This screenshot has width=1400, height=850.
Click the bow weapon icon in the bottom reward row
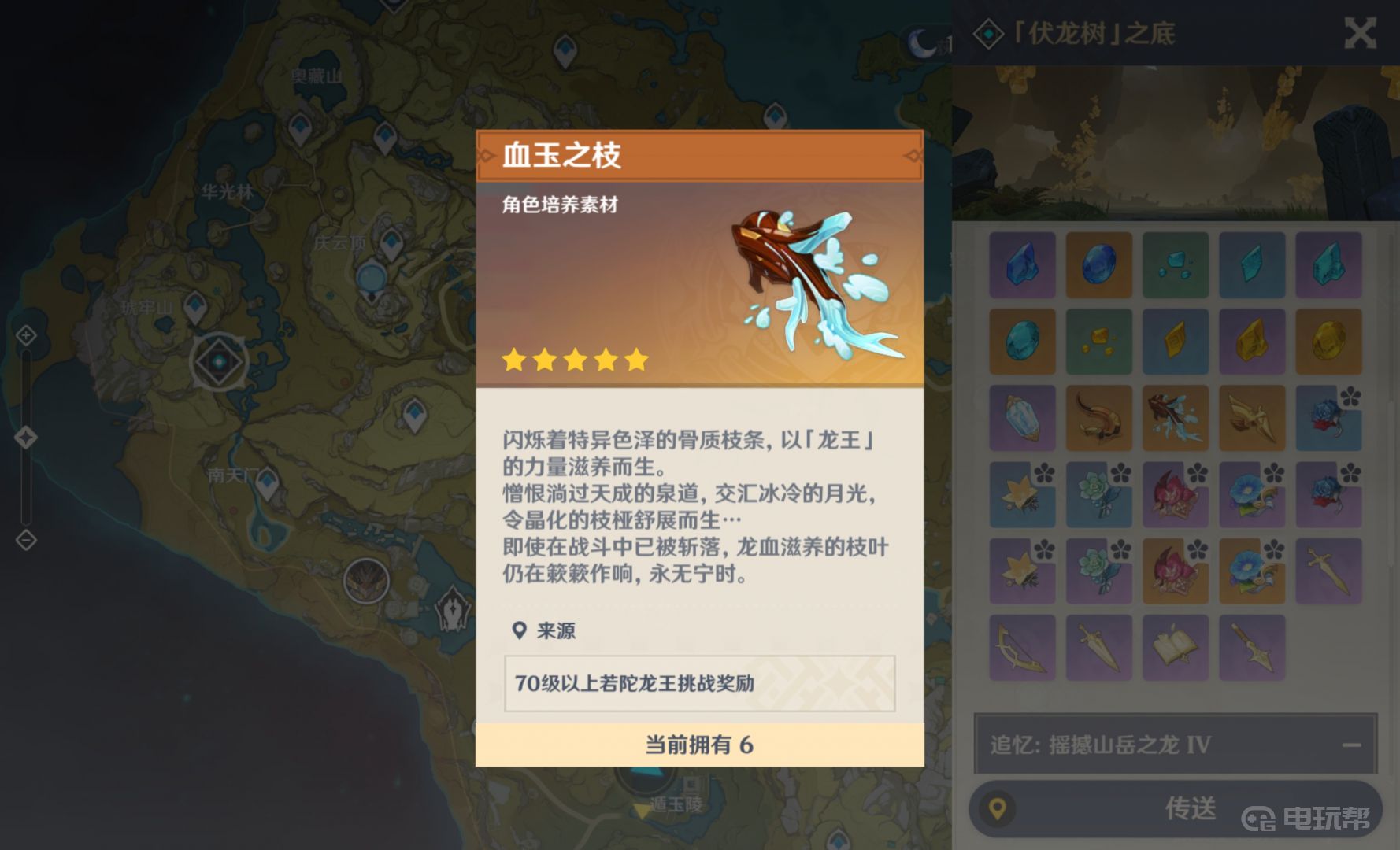(1023, 647)
